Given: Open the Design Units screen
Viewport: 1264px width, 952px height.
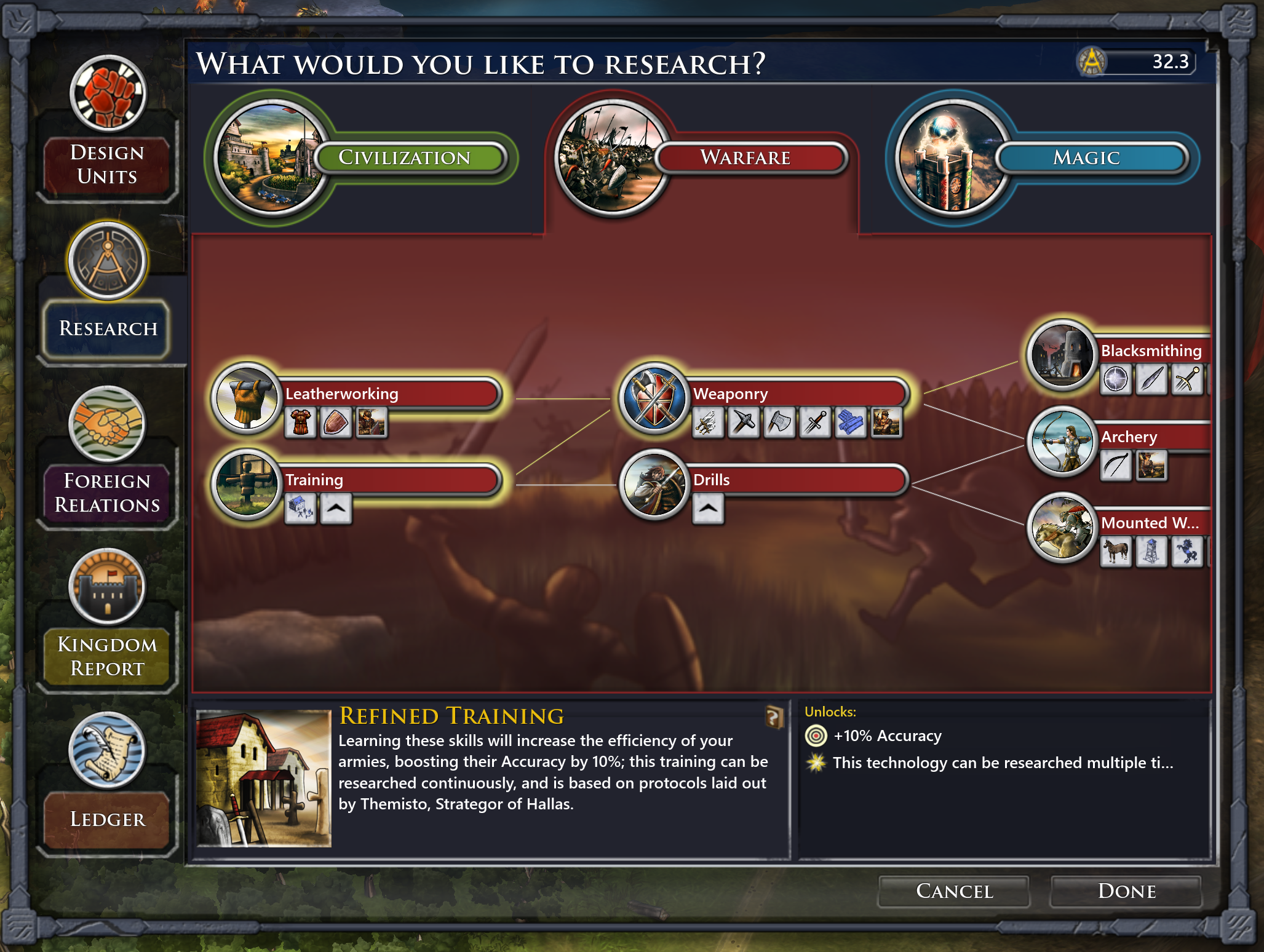Looking at the screenshot, I should pyautogui.click(x=108, y=165).
